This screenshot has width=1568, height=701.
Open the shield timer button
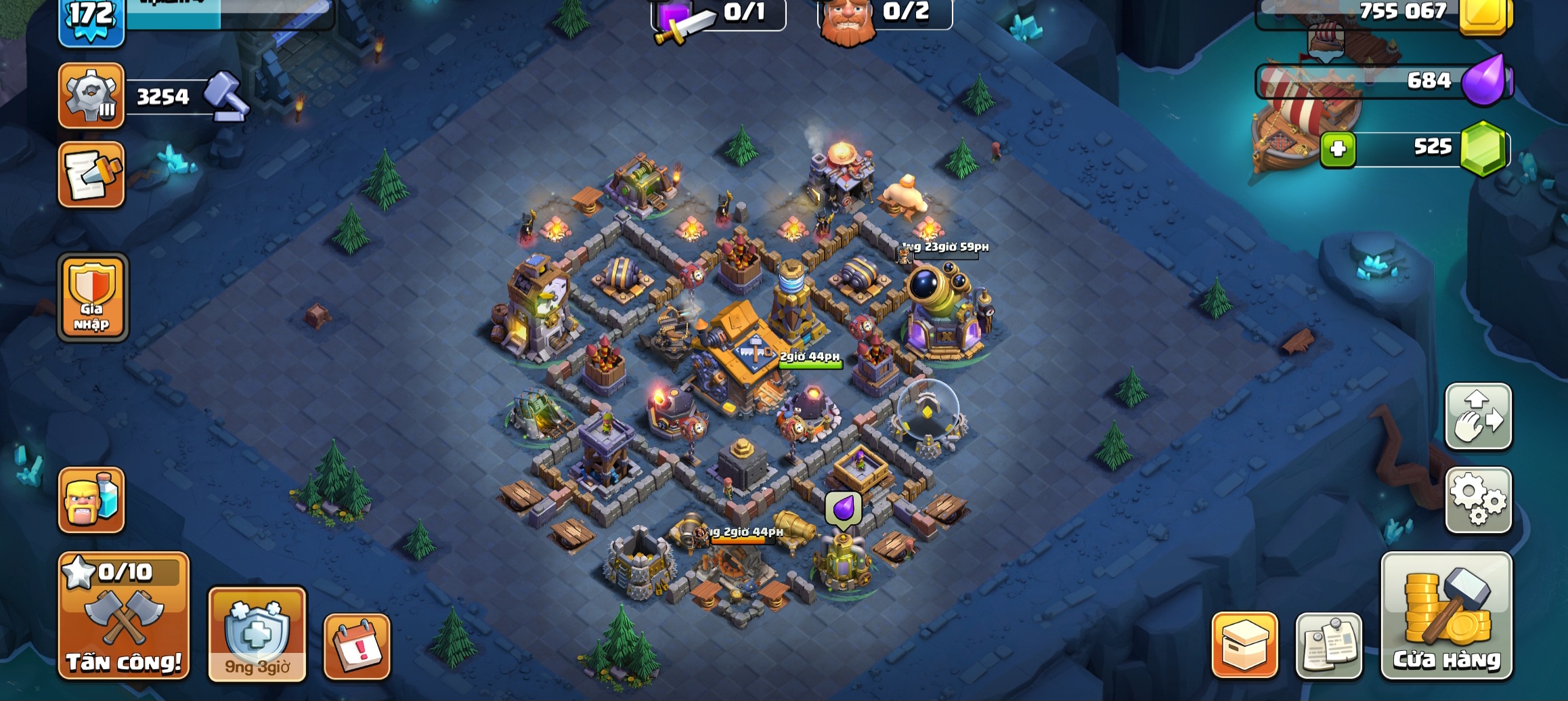[257, 633]
